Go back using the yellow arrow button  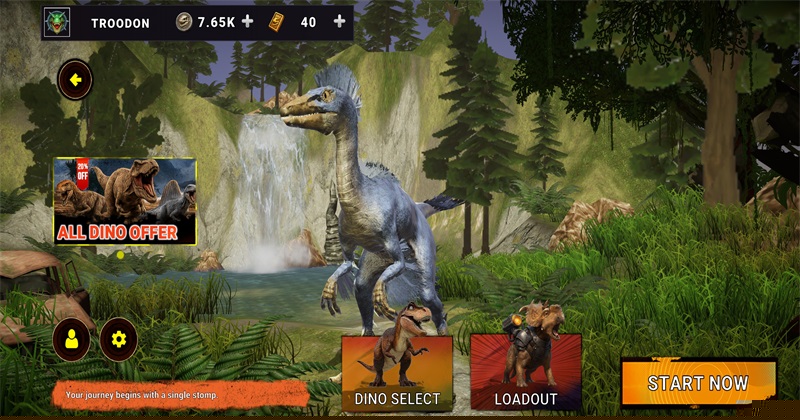(x=75, y=79)
